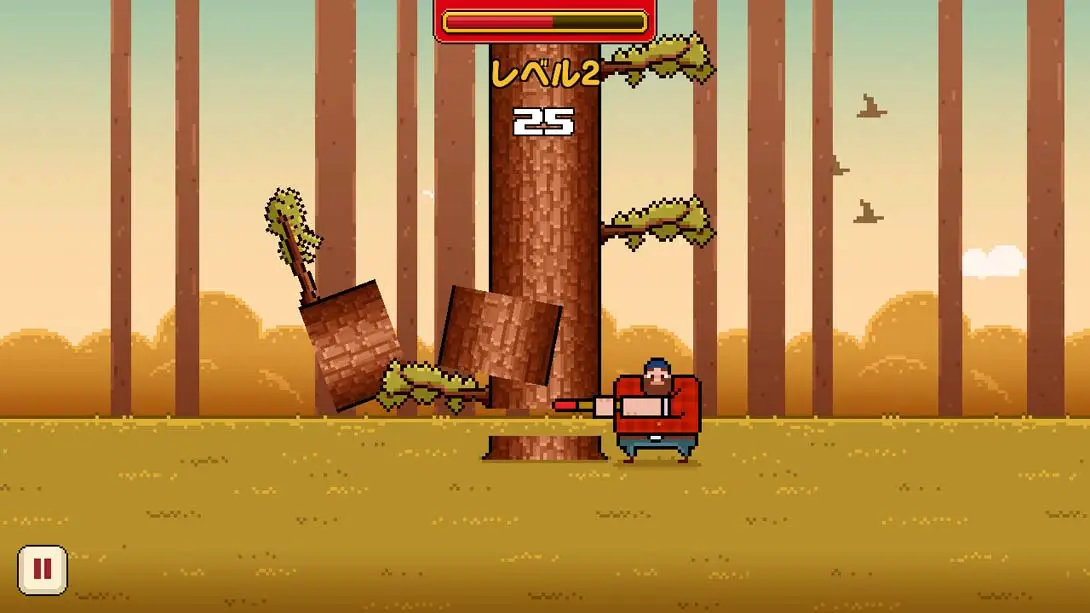Pause the game with the pause button
The width and height of the screenshot is (1090, 613).
coord(42,570)
